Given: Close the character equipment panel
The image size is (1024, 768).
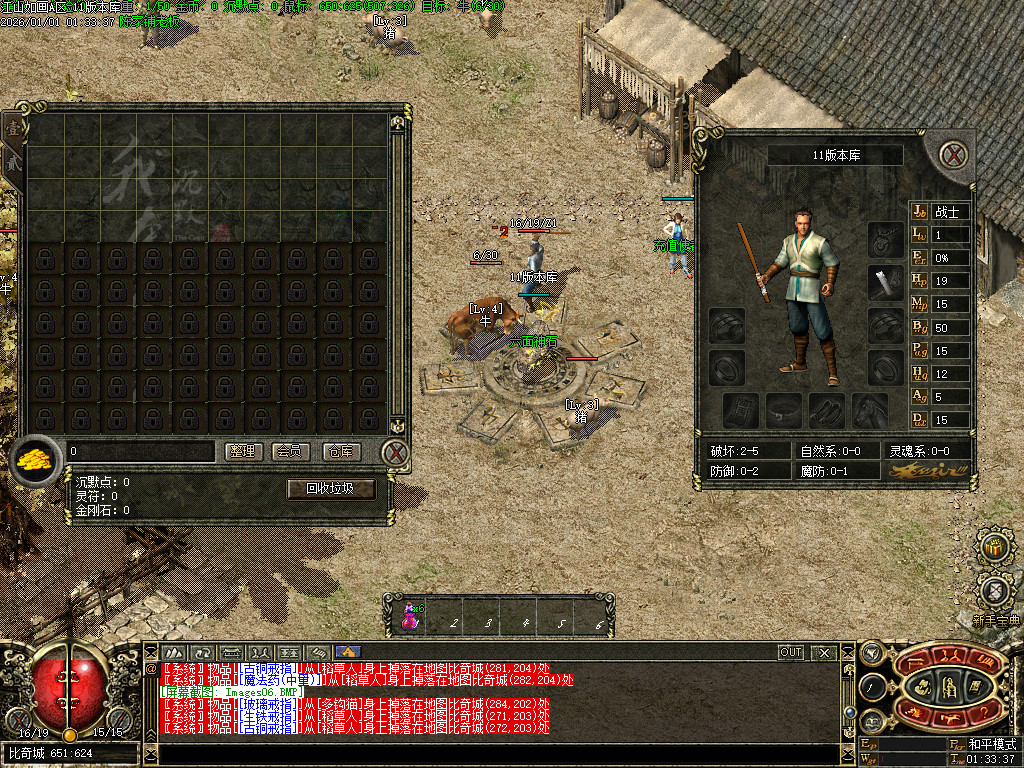Looking at the screenshot, I should point(955,155).
